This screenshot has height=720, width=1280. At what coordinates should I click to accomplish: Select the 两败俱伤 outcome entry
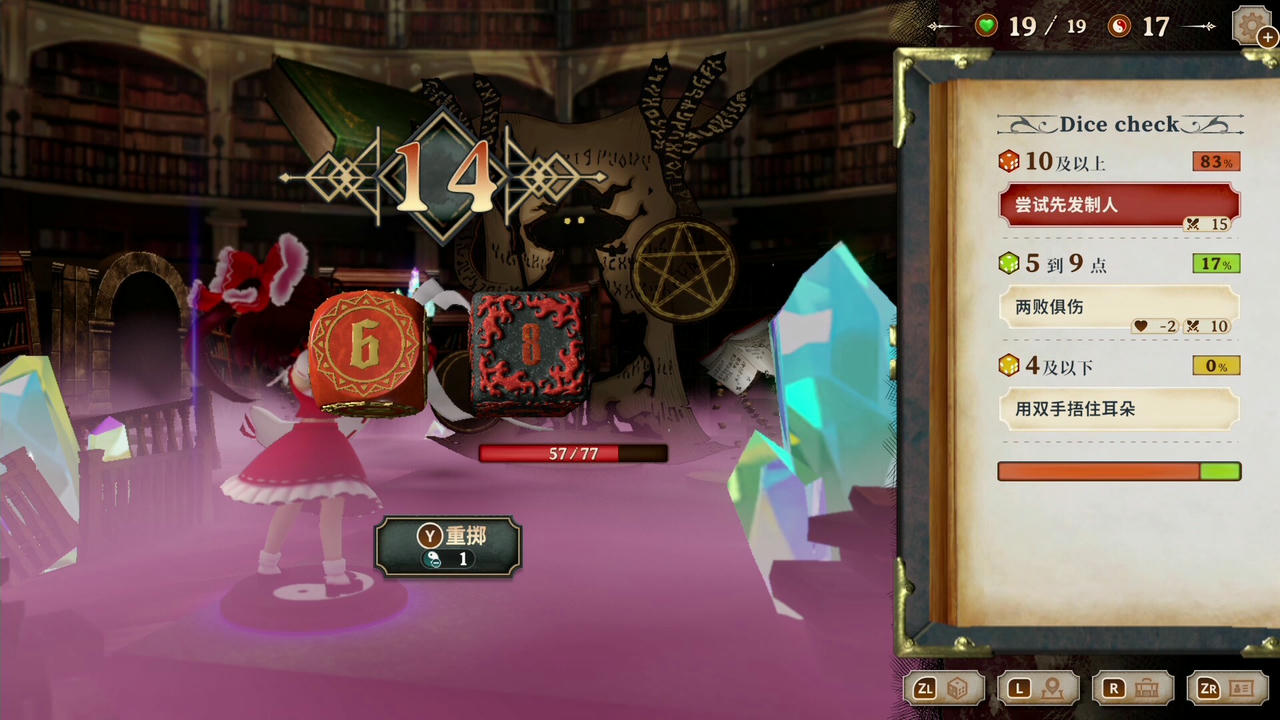(1119, 307)
